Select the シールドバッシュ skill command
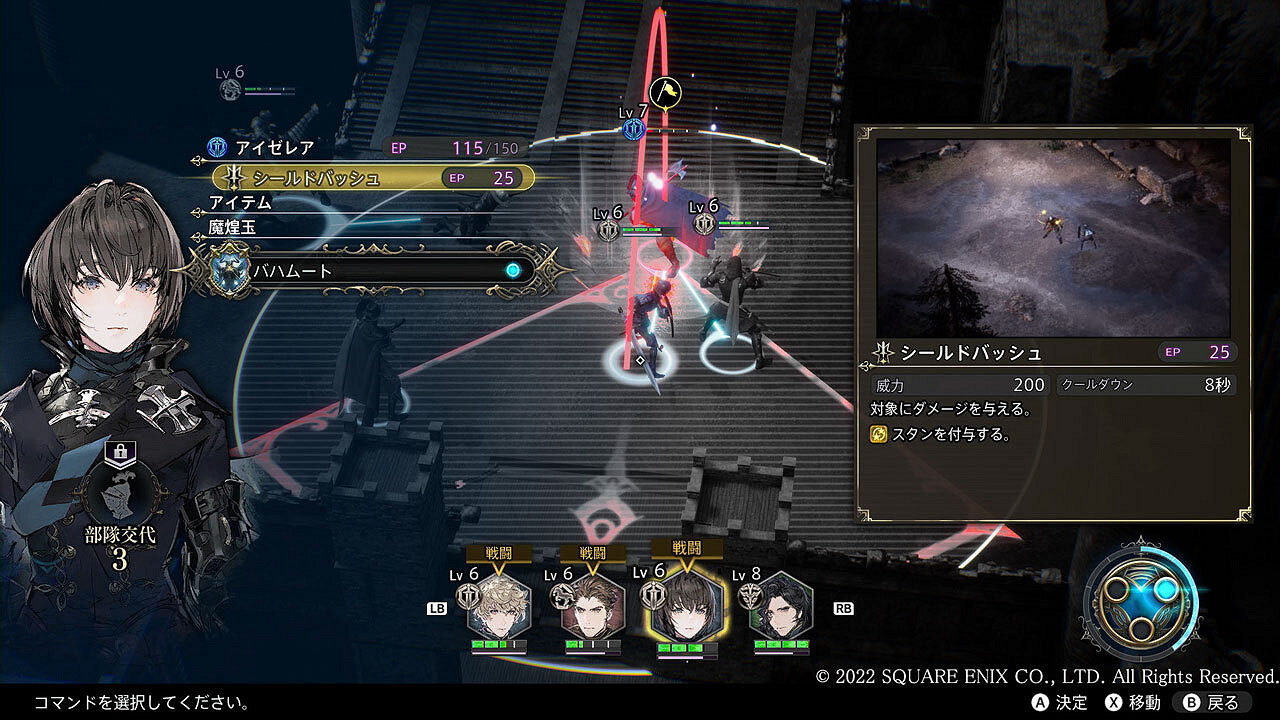The image size is (1280, 720). (370, 178)
